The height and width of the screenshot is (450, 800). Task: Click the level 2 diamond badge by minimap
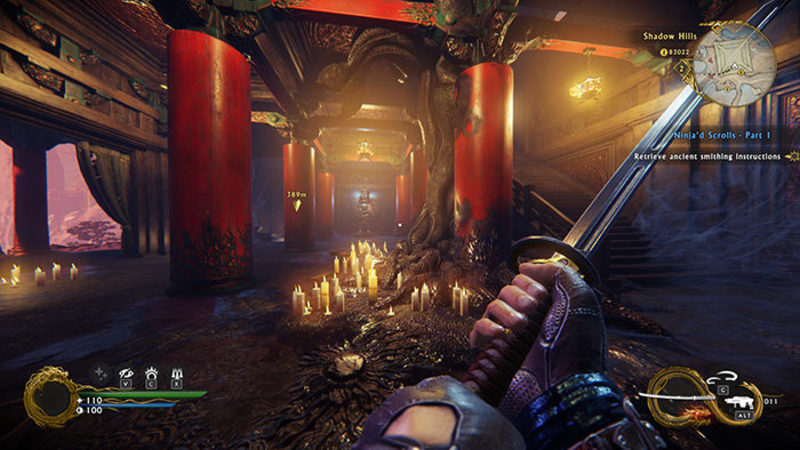pyautogui.click(x=682, y=68)
